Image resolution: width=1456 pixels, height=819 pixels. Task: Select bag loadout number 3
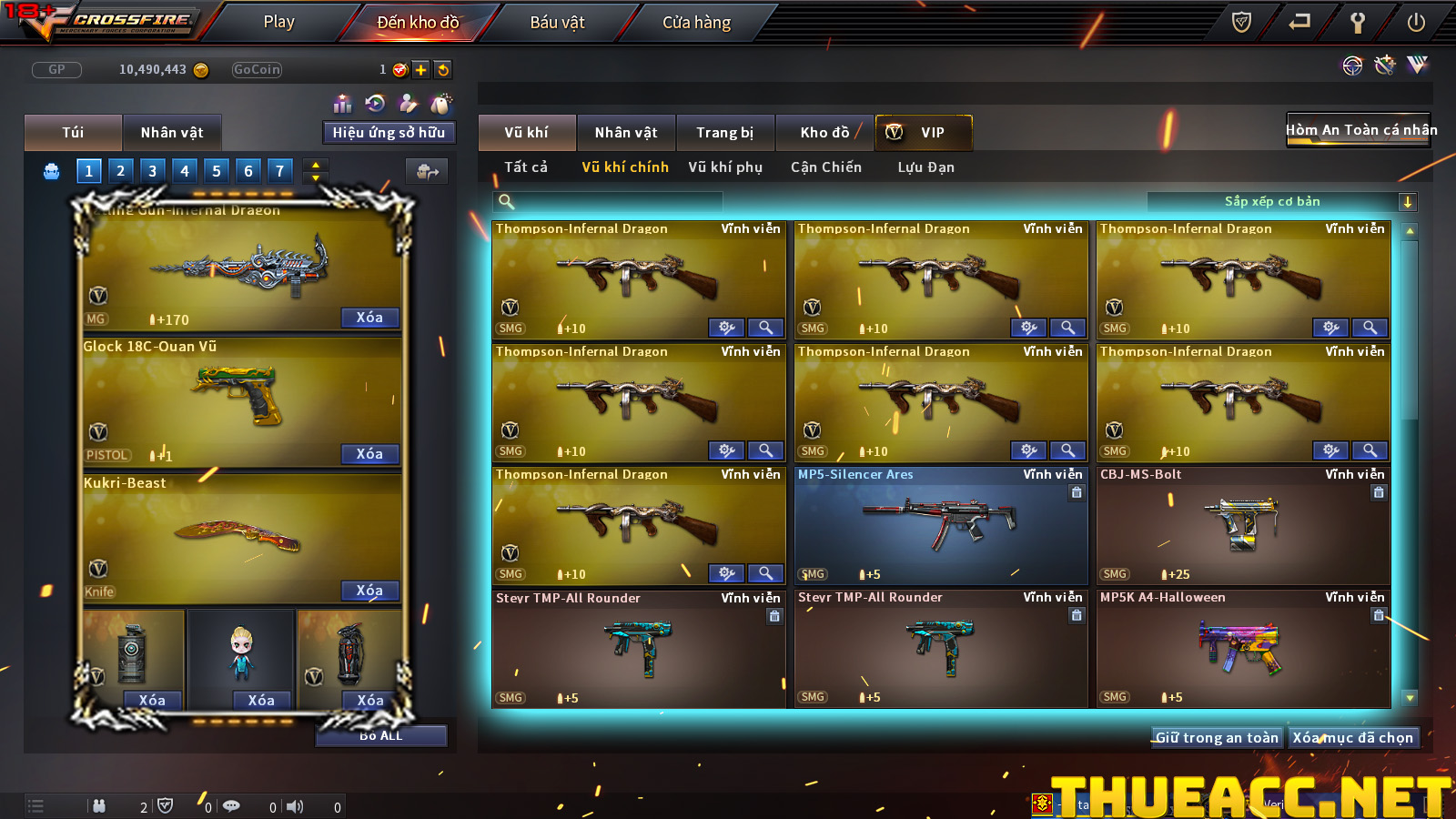152,170
